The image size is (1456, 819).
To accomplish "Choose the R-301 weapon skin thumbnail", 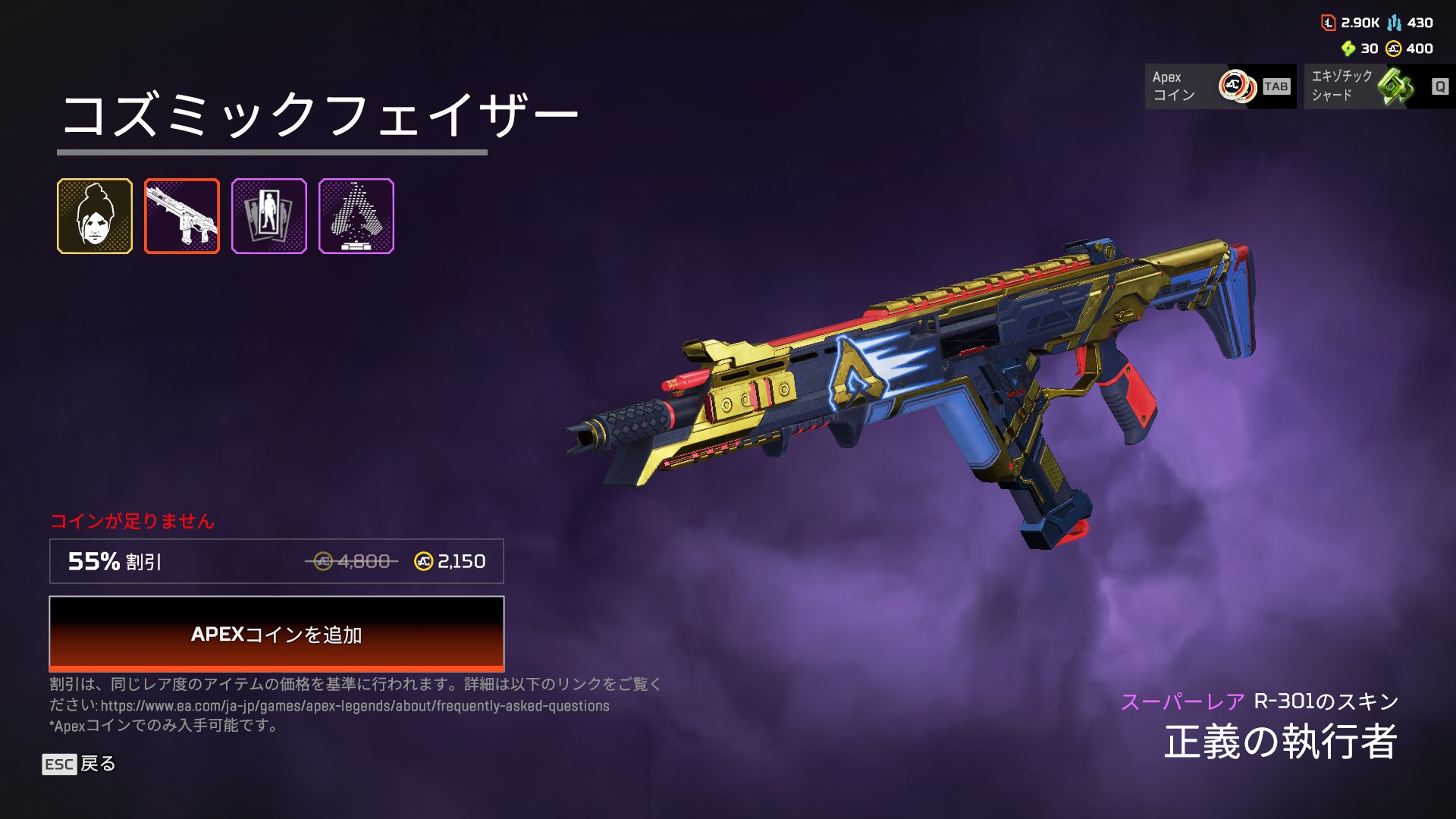I will (182, 216).
